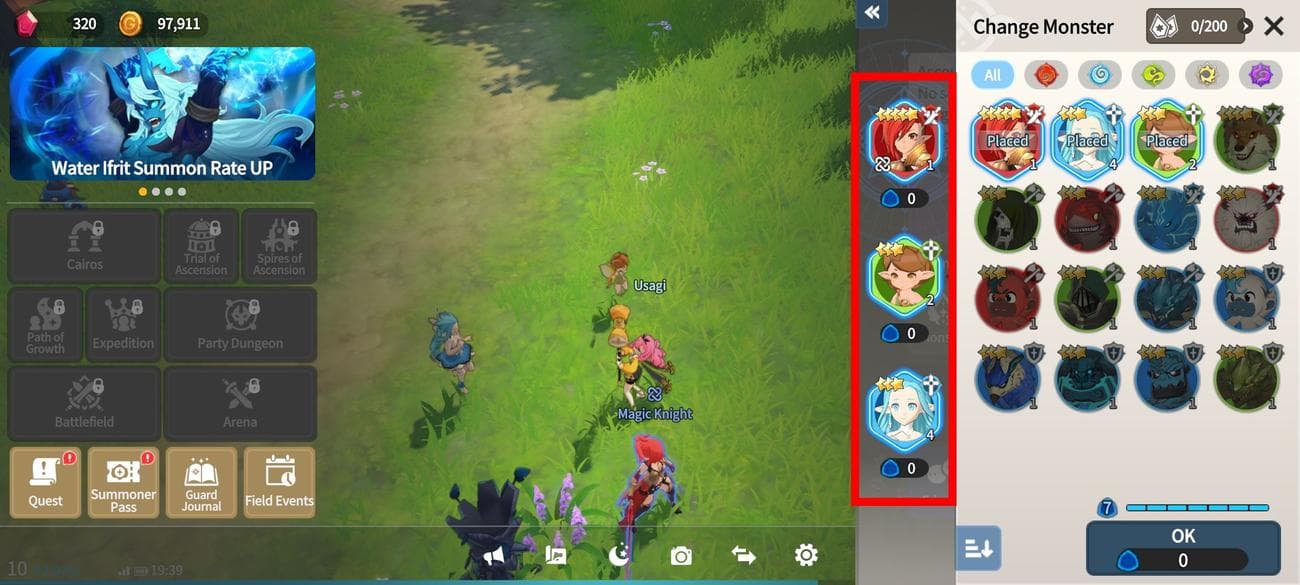Open settings with the gear icon
1300x585 pixels.
coord(806,555)
